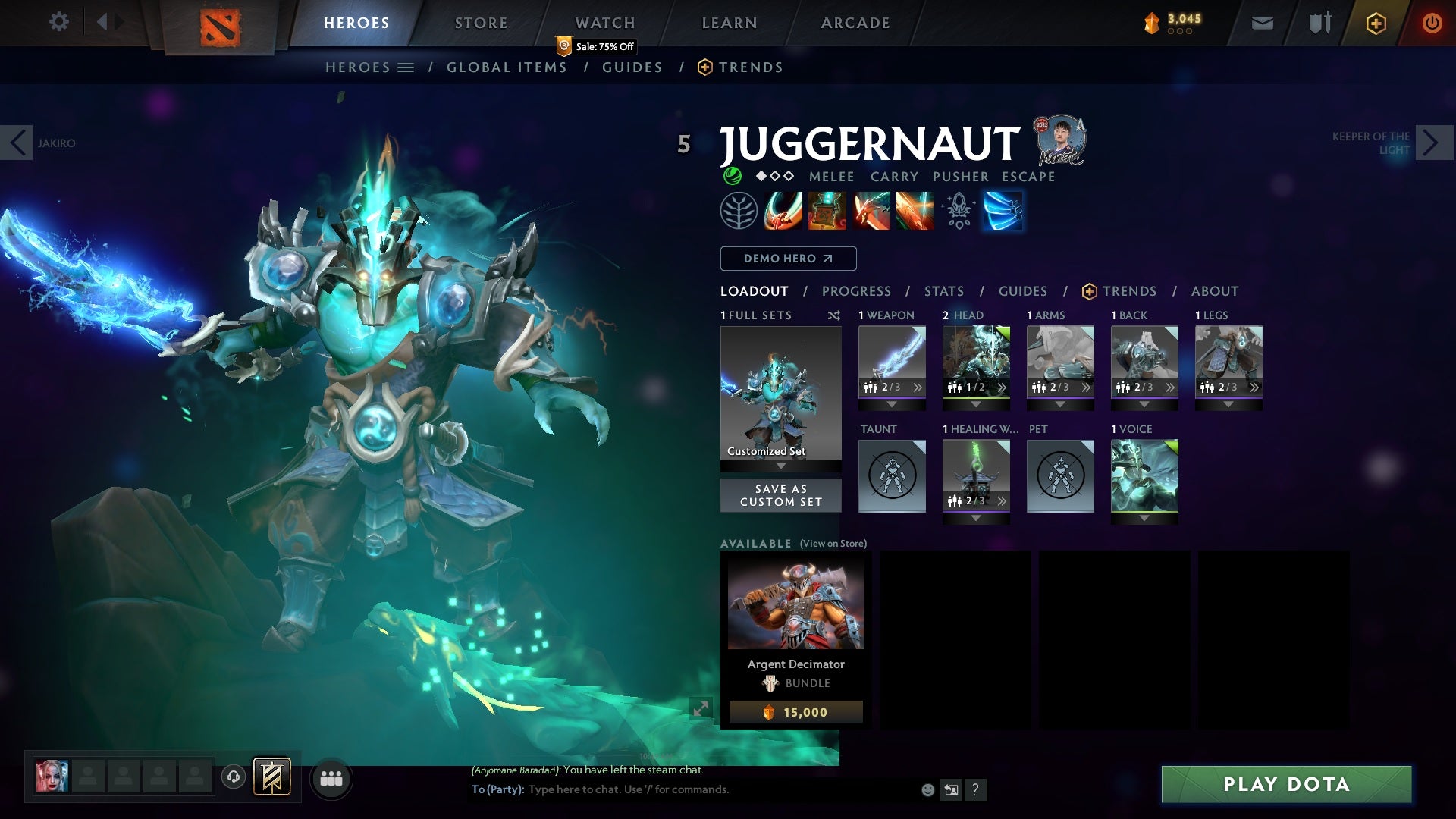Click the Demo Hero button
The width and height of the screenshot is (1456, 819).
click(x=787, y=258)
